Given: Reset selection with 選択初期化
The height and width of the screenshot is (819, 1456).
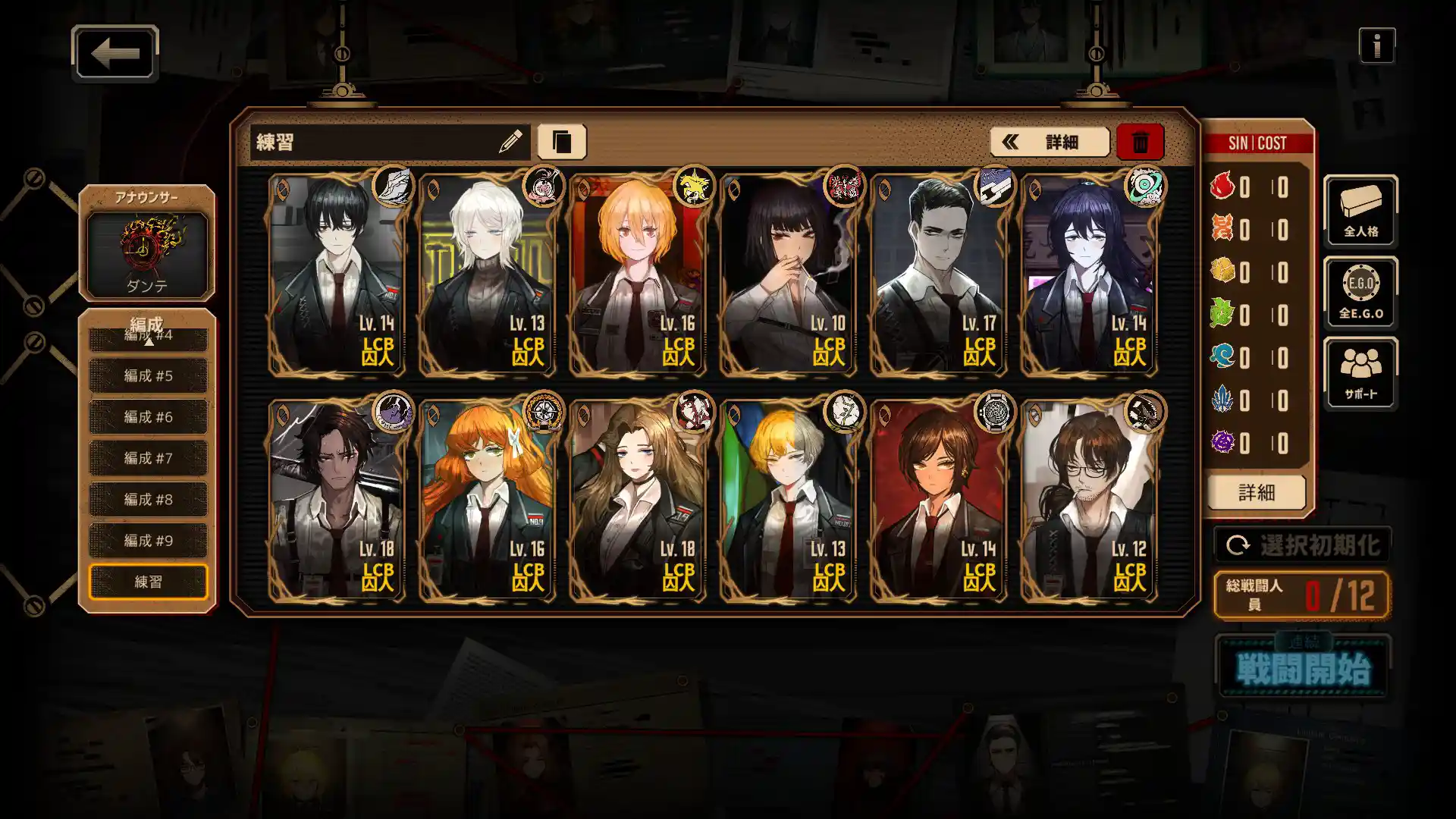Looking at the screenshot, I should [1302, 545].
